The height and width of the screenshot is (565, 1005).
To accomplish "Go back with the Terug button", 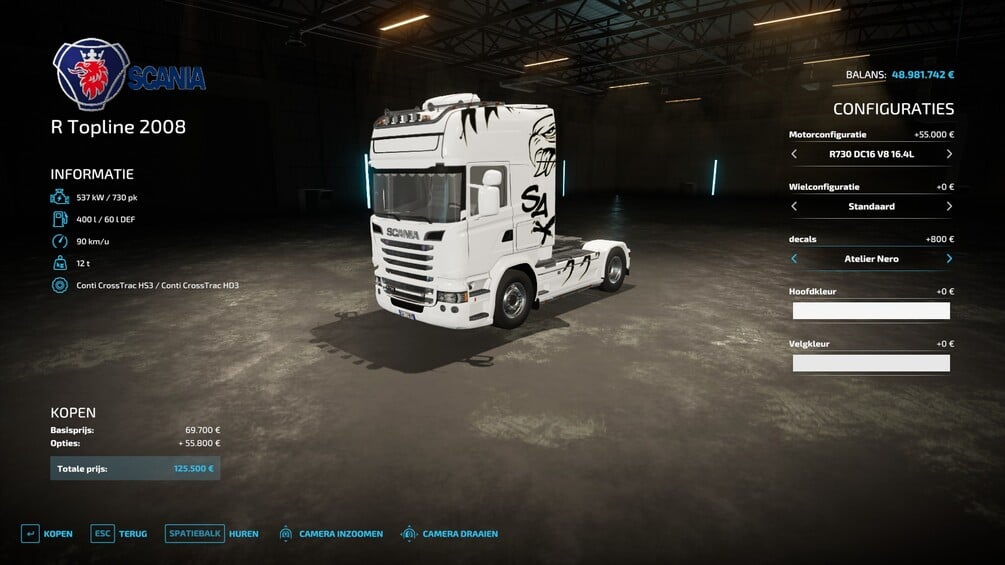I will (x=119, y=534).
